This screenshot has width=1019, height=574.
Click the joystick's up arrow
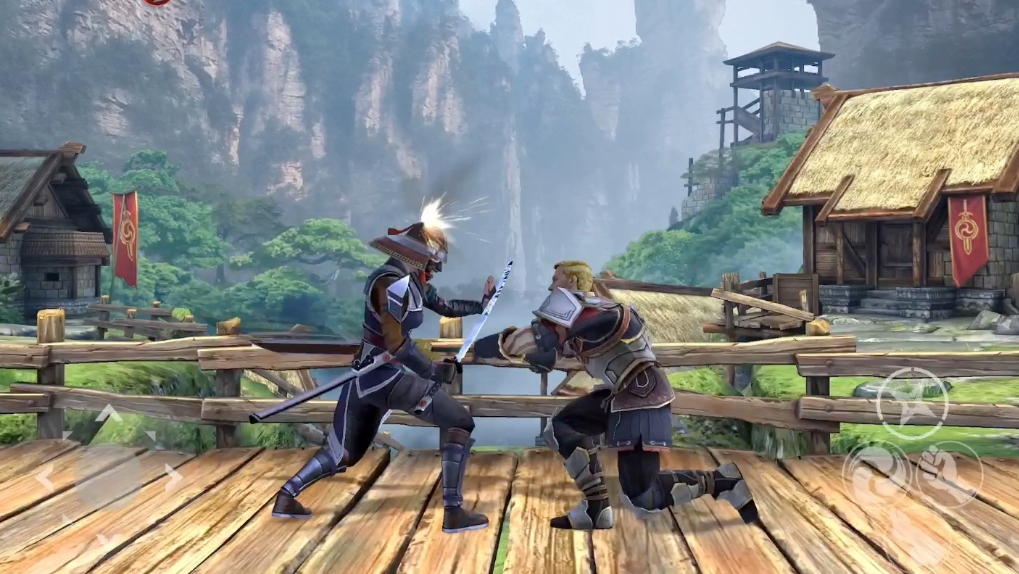(x=107, y=412)
